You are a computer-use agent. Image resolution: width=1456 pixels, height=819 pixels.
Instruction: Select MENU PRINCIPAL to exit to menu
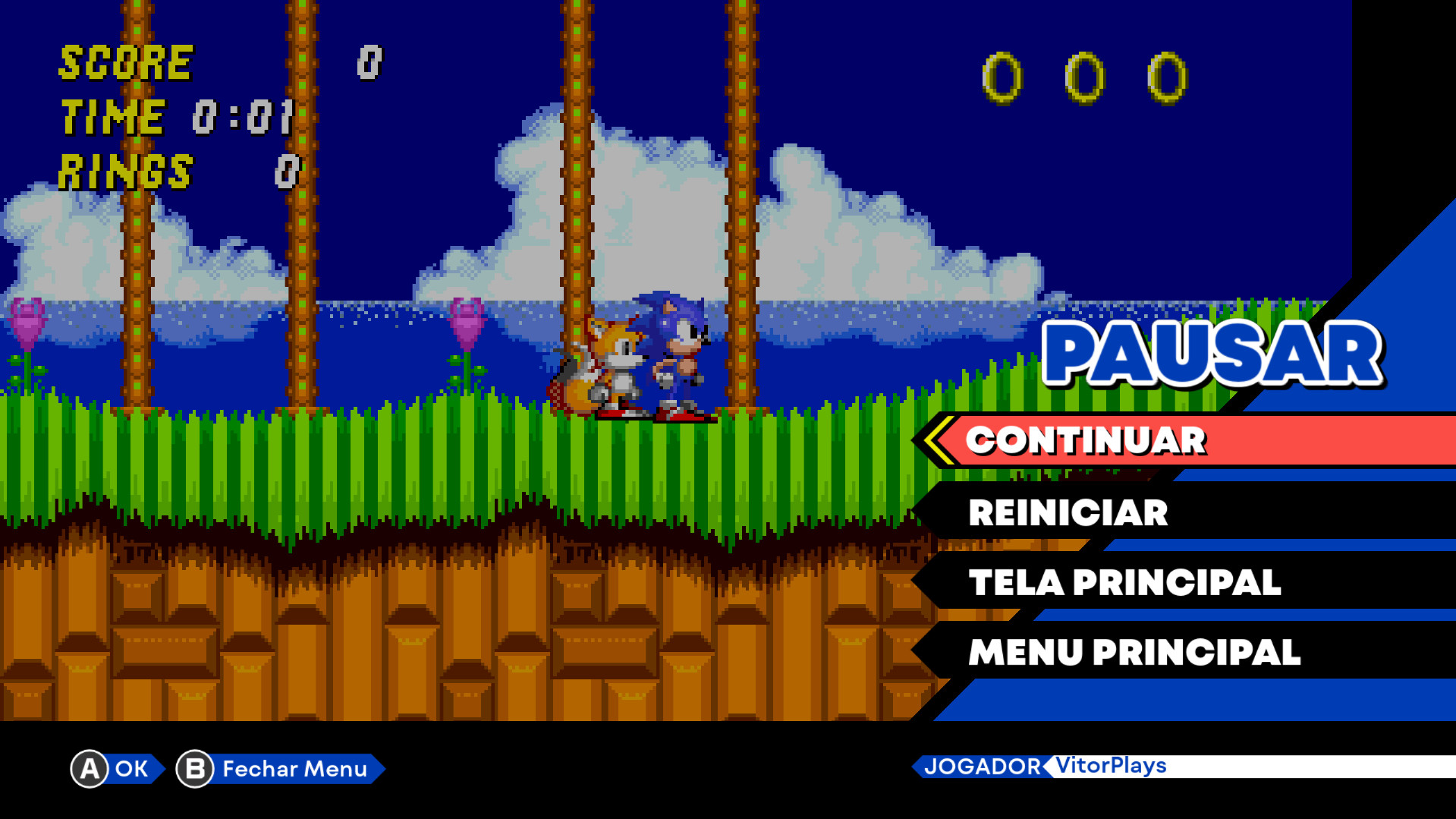pyautogui.click(x=1135, y=651)
